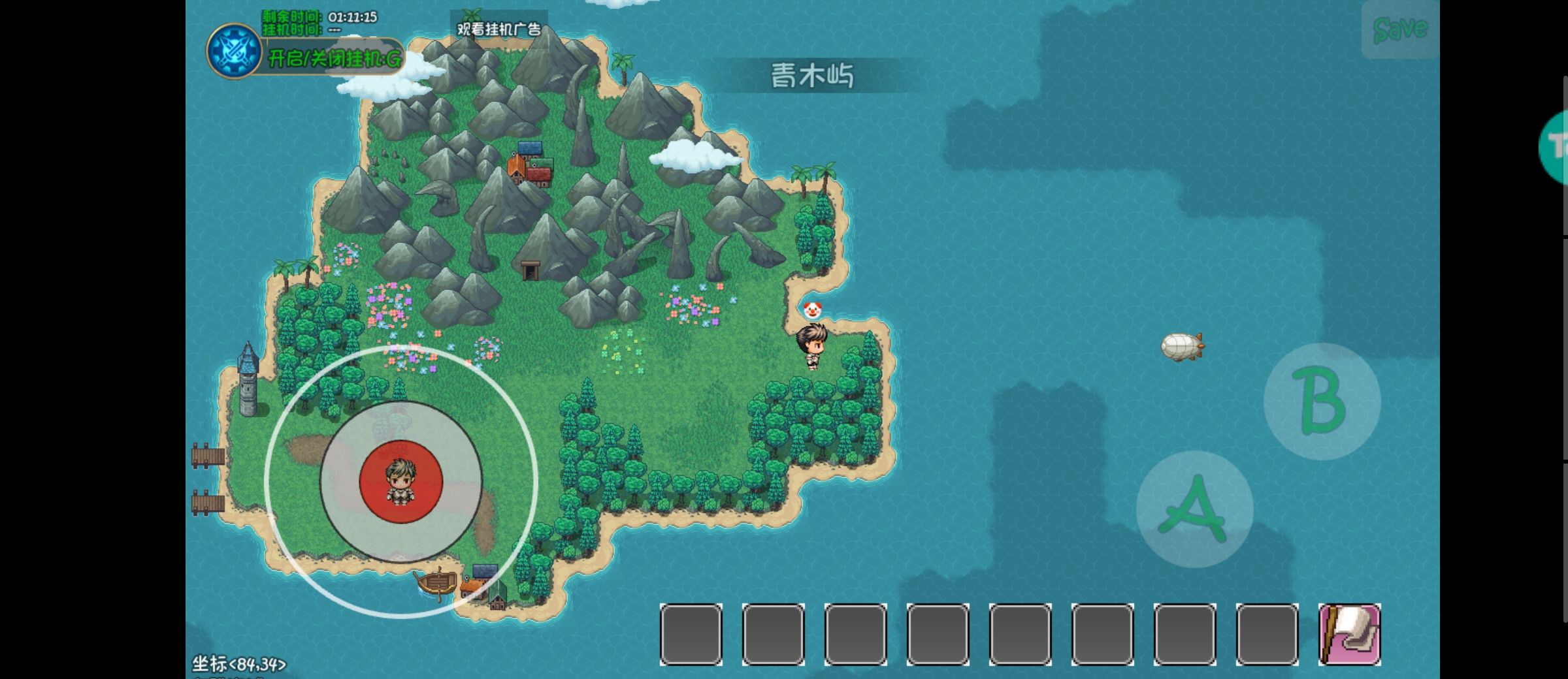Tap the Save button
Viewport: 1568px width, 679px height.
[1400, 29]
